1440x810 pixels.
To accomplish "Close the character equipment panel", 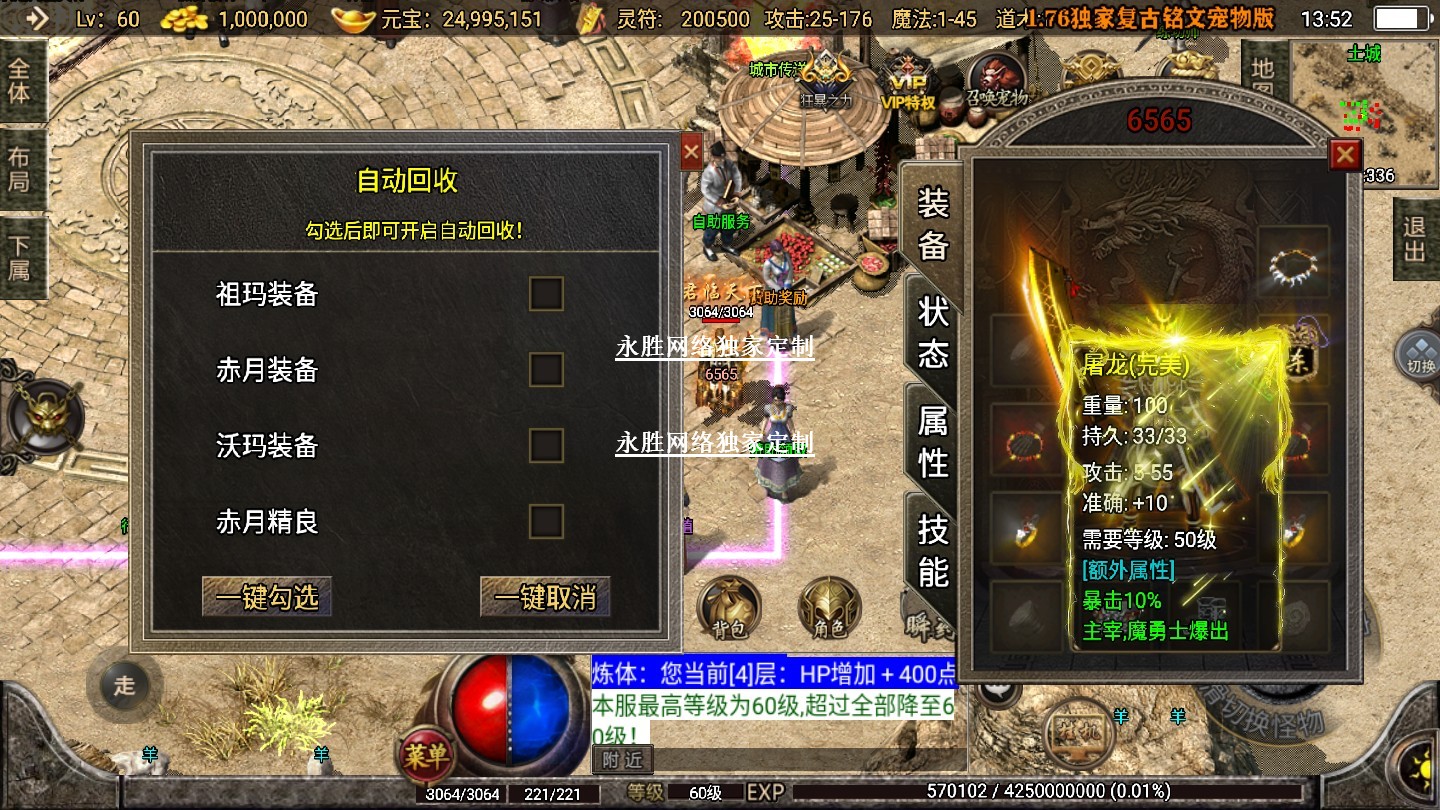I will (x=1345, y=155).
